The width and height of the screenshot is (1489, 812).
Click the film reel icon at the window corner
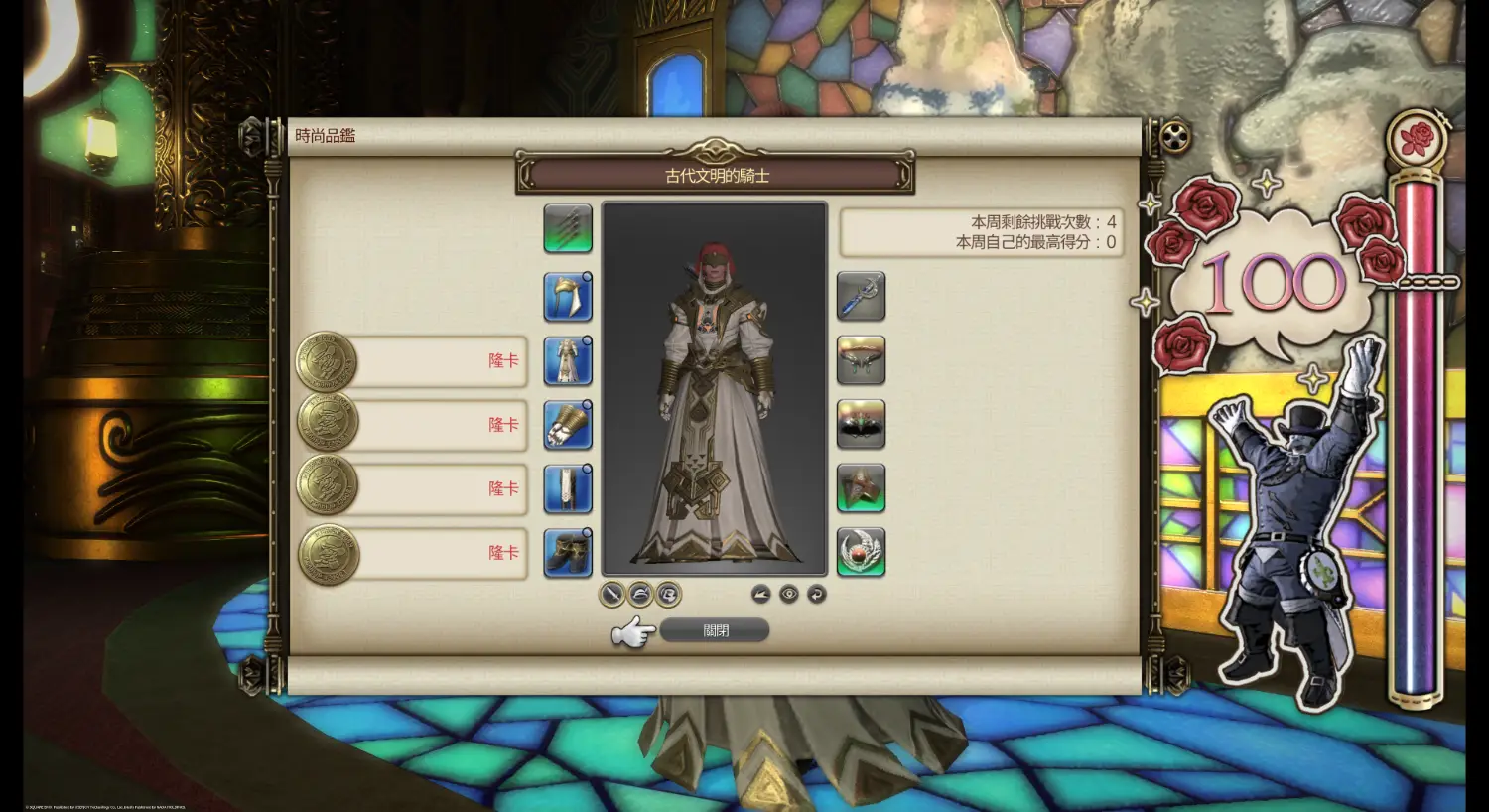pos(1175,136)
